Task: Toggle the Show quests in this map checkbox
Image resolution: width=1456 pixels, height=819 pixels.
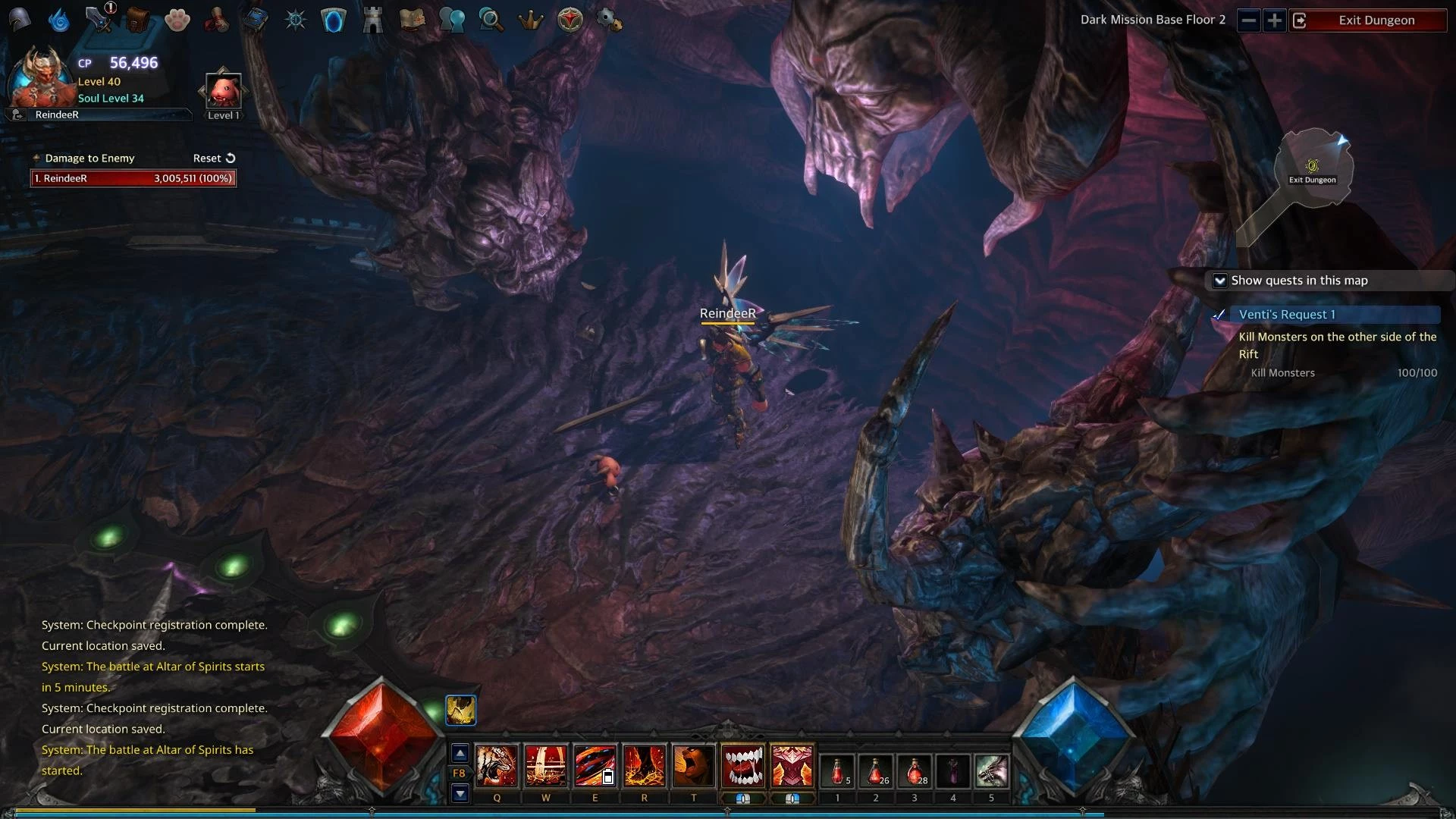Action: point(1220,281)
